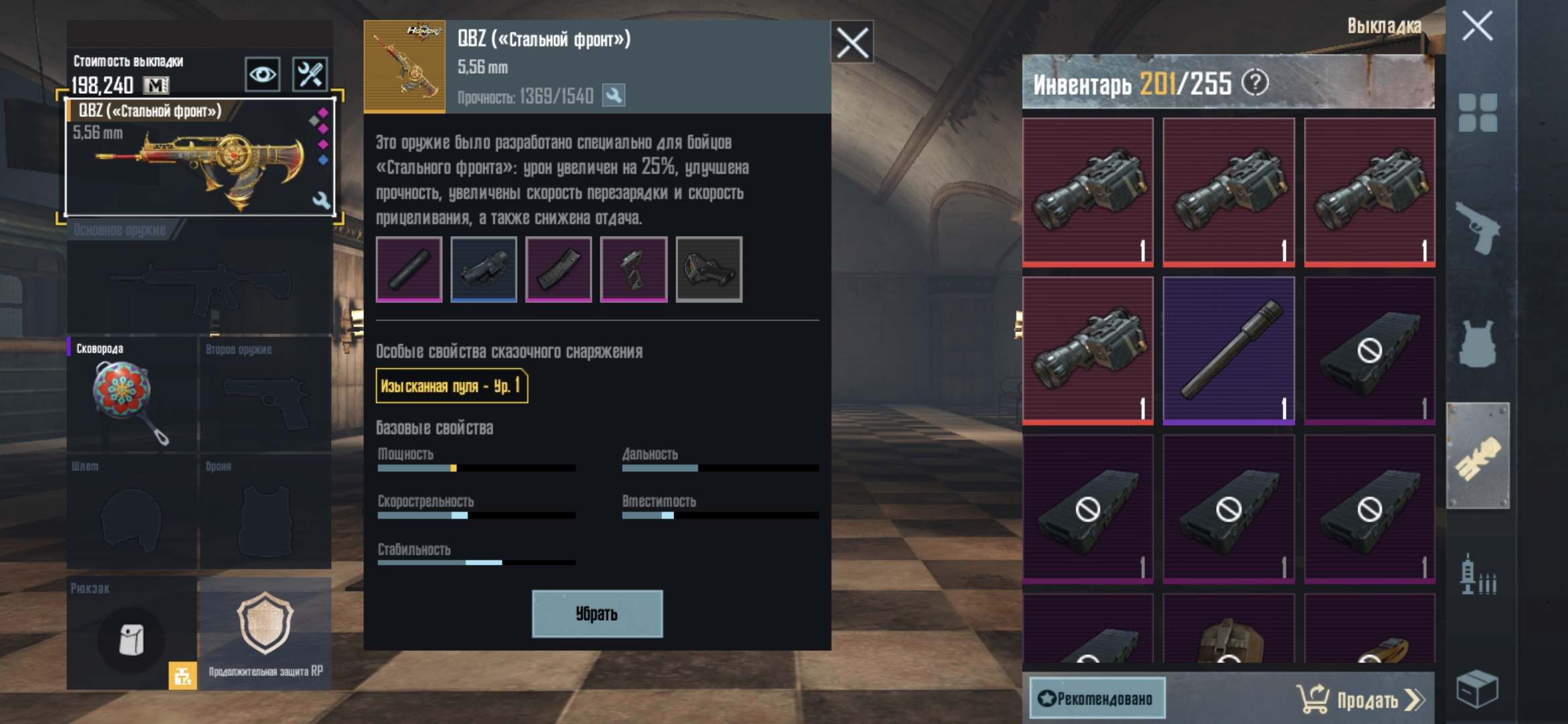Select the blue scope attachment slot
The height and width of the screenshot is (724, 1568).
tap(484, 269)
